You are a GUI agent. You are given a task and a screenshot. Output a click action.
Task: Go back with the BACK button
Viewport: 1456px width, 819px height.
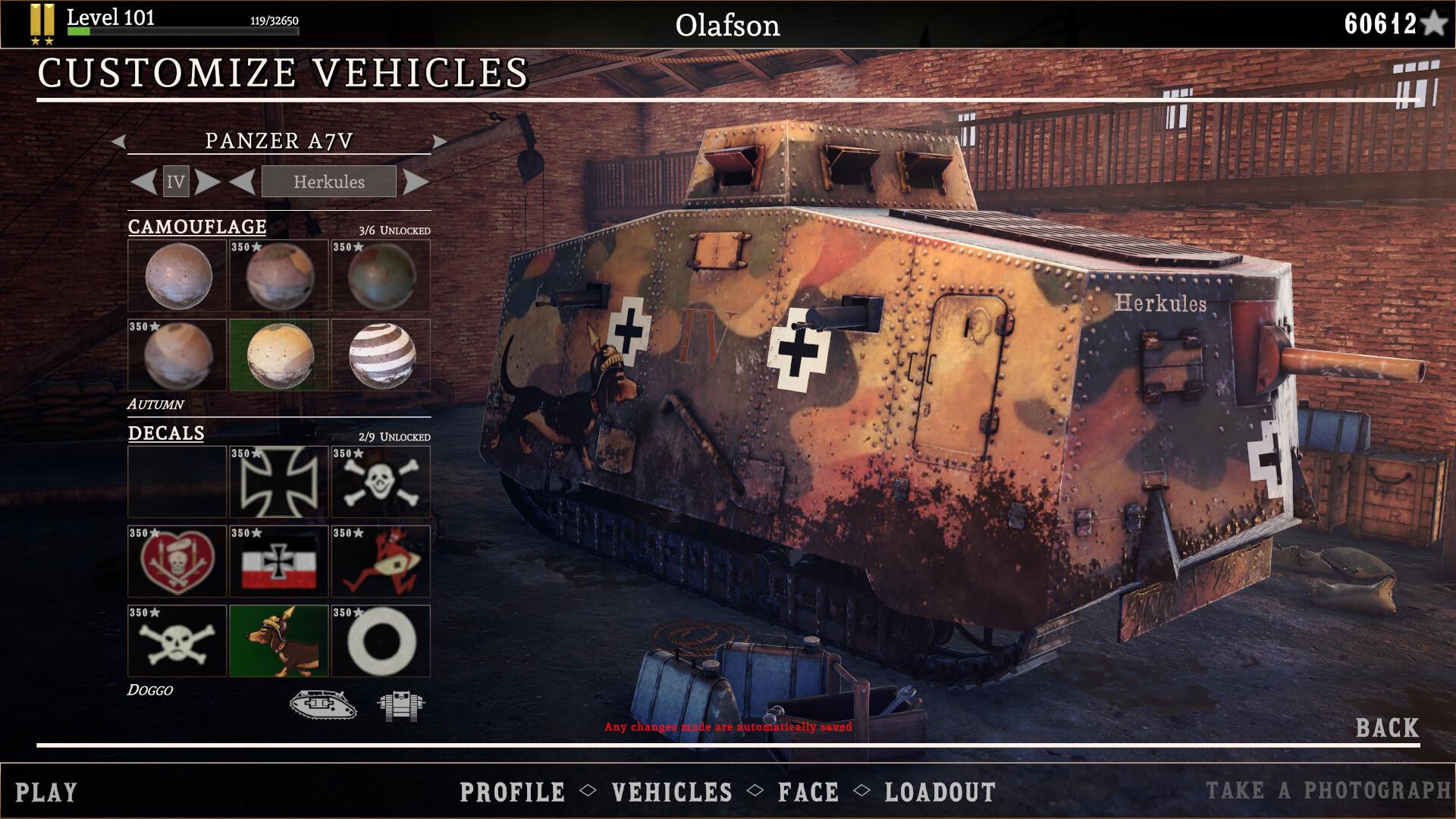pos(1387,728)
